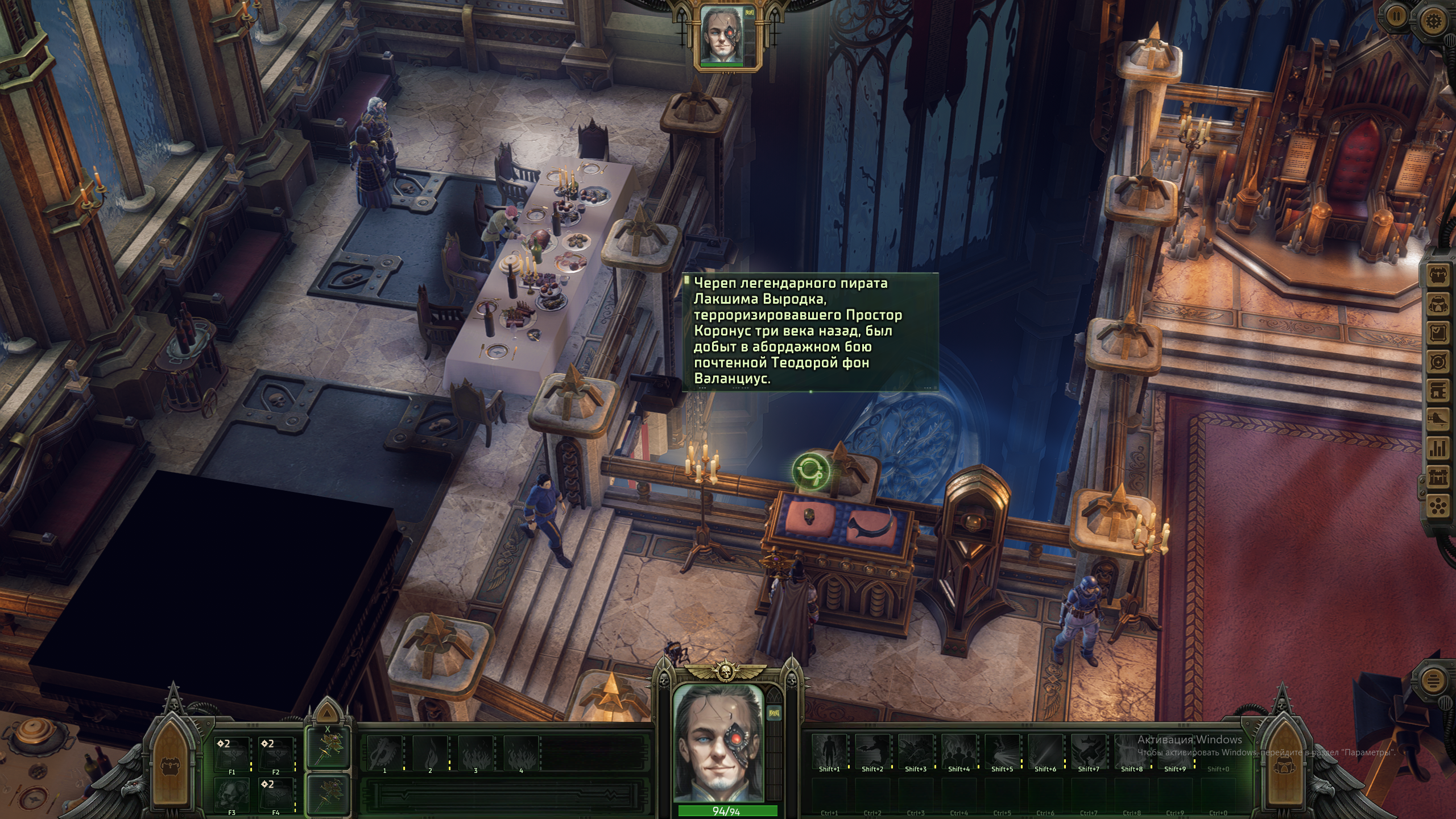Activate the chainsword ability in slot 1
Viewport: 1456px width, 819px height.
pos(384,751)
